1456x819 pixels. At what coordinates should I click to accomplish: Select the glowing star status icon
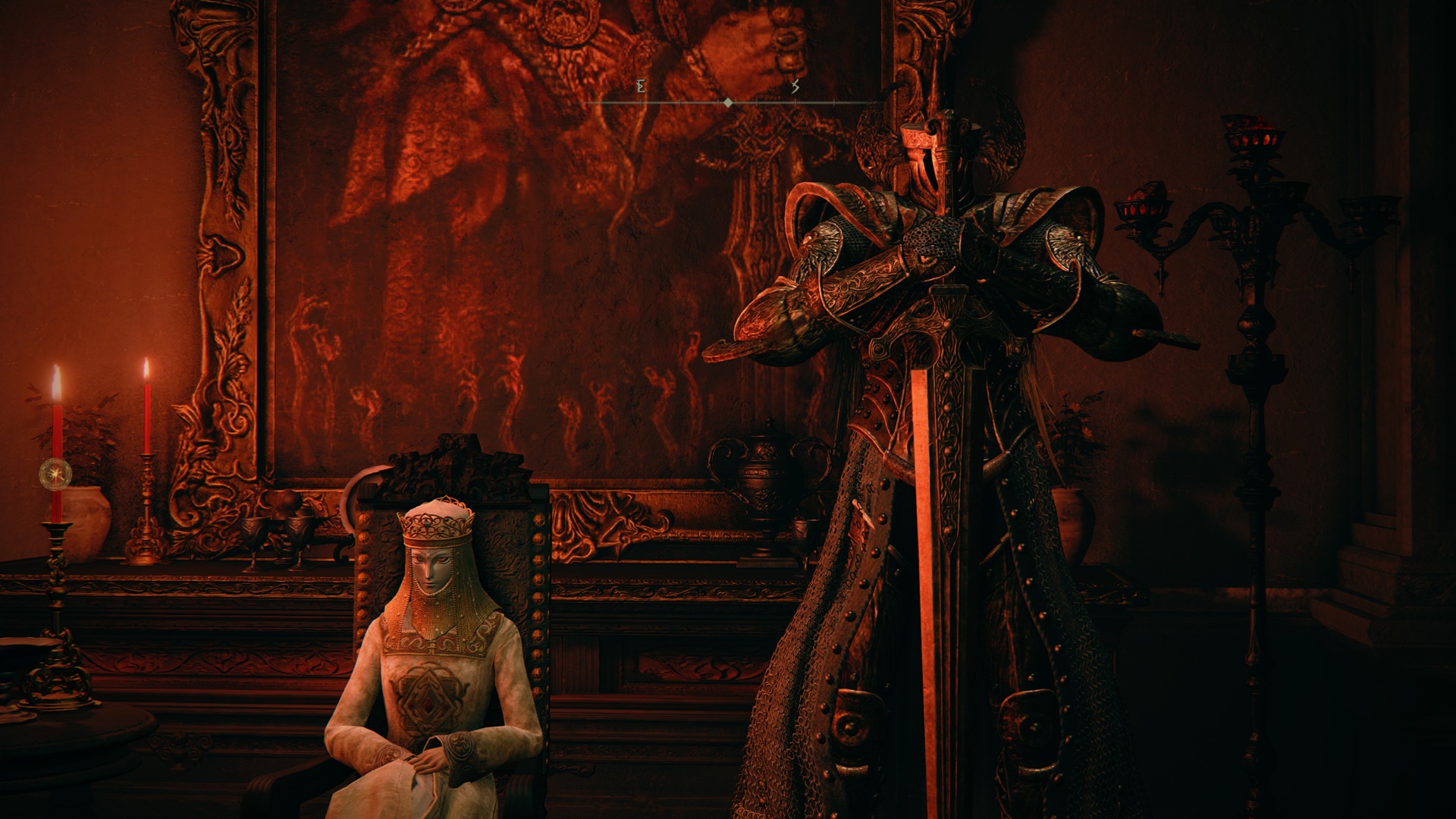pyautogui.click(x=55, y=474)
